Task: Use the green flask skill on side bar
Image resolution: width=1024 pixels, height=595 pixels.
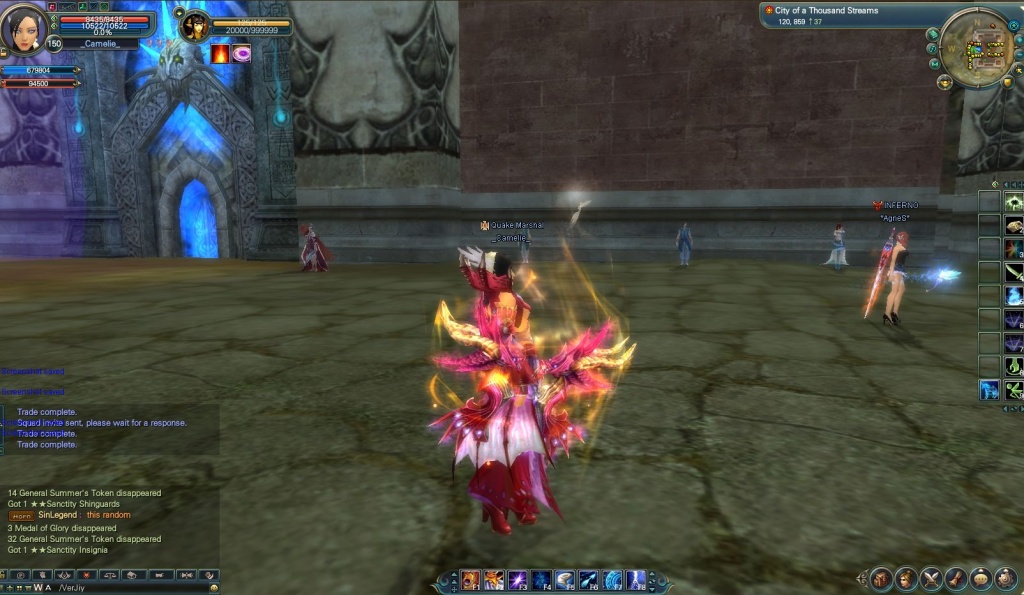Action: [1014, 366]
